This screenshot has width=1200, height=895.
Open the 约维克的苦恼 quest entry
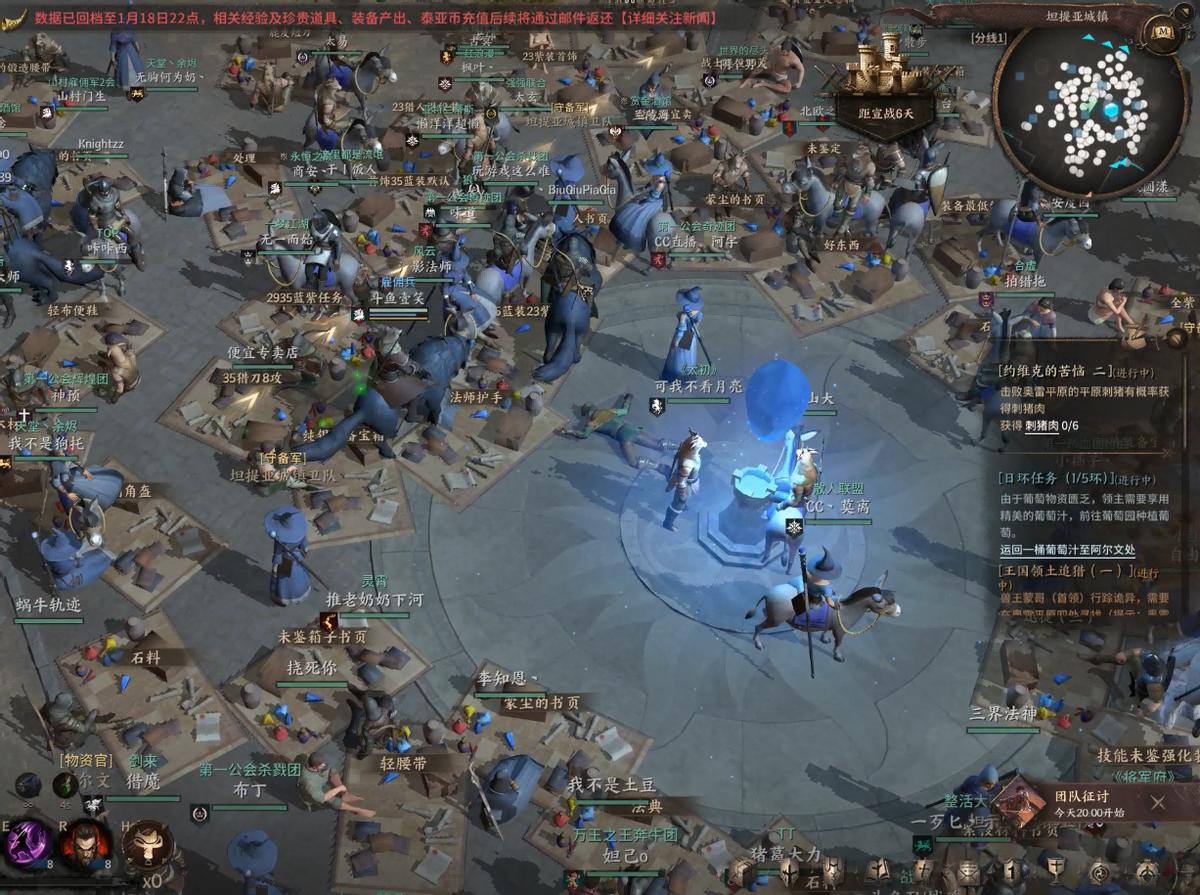(1061, 370)
